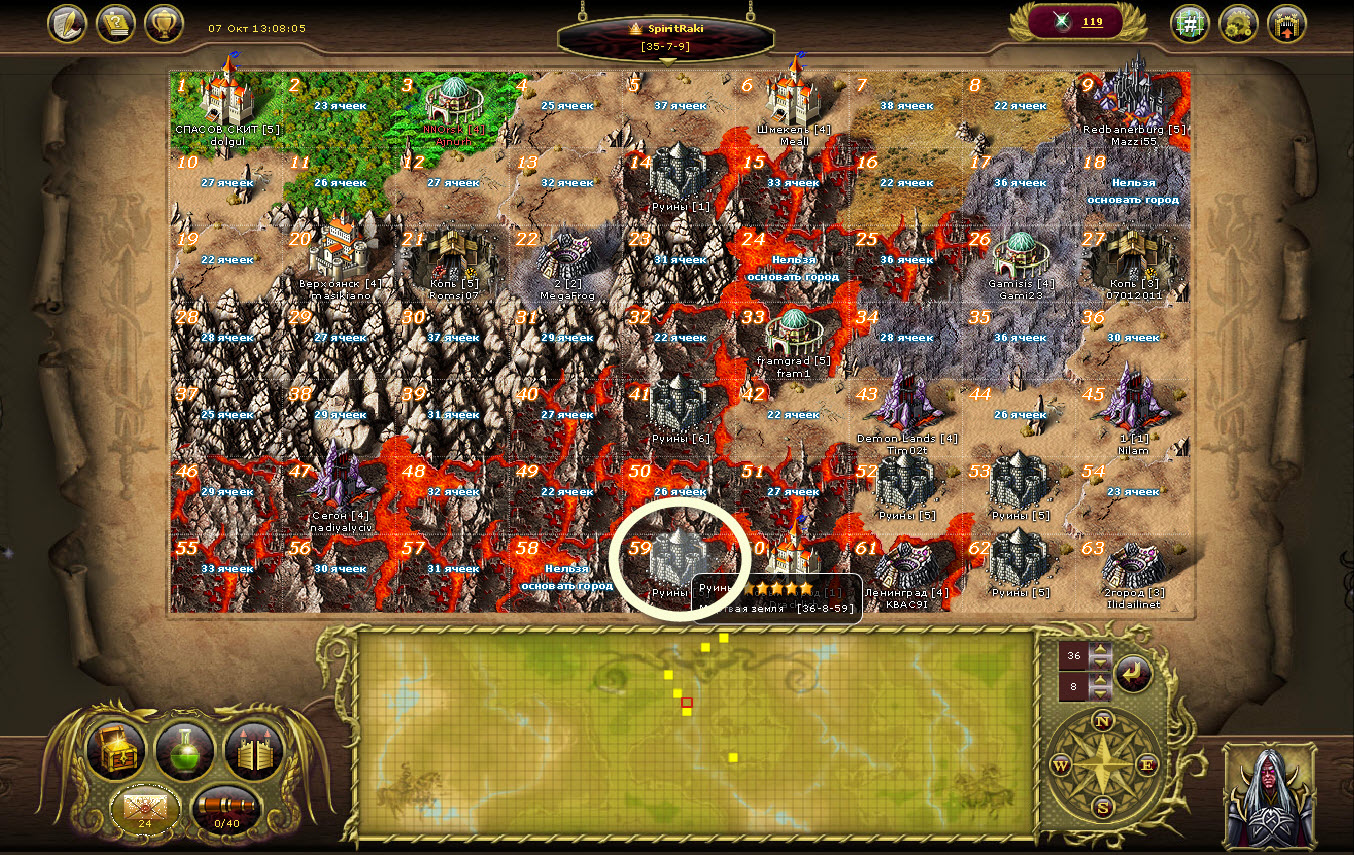
Task: Open the castle gates icon in bottom panel
Action: [x=254, y=751]
